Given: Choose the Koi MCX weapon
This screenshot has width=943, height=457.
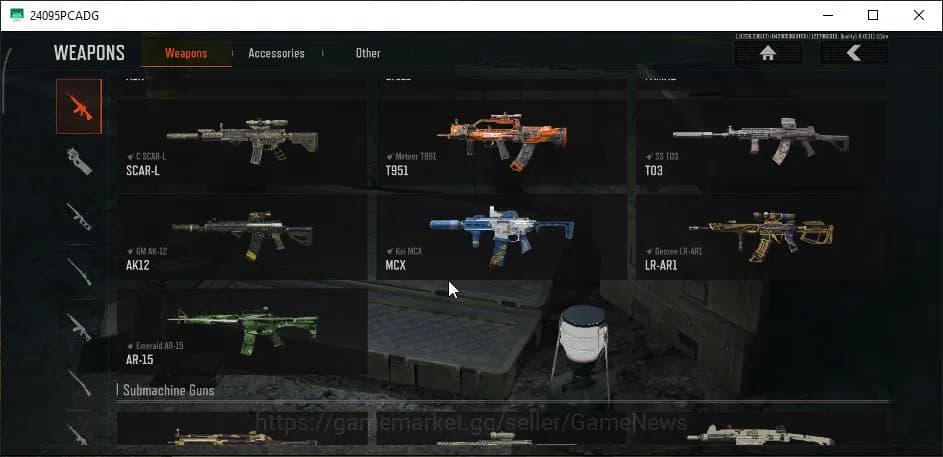Looking at the screenshot, I should pyautogui.click(x=501, y=238).
